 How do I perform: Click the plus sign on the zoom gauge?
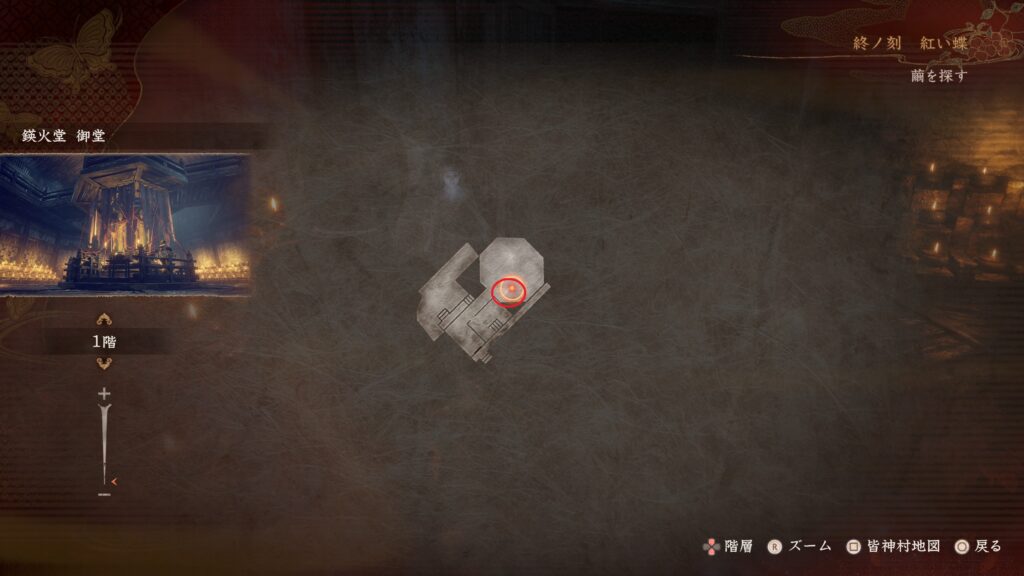[104, 394]
